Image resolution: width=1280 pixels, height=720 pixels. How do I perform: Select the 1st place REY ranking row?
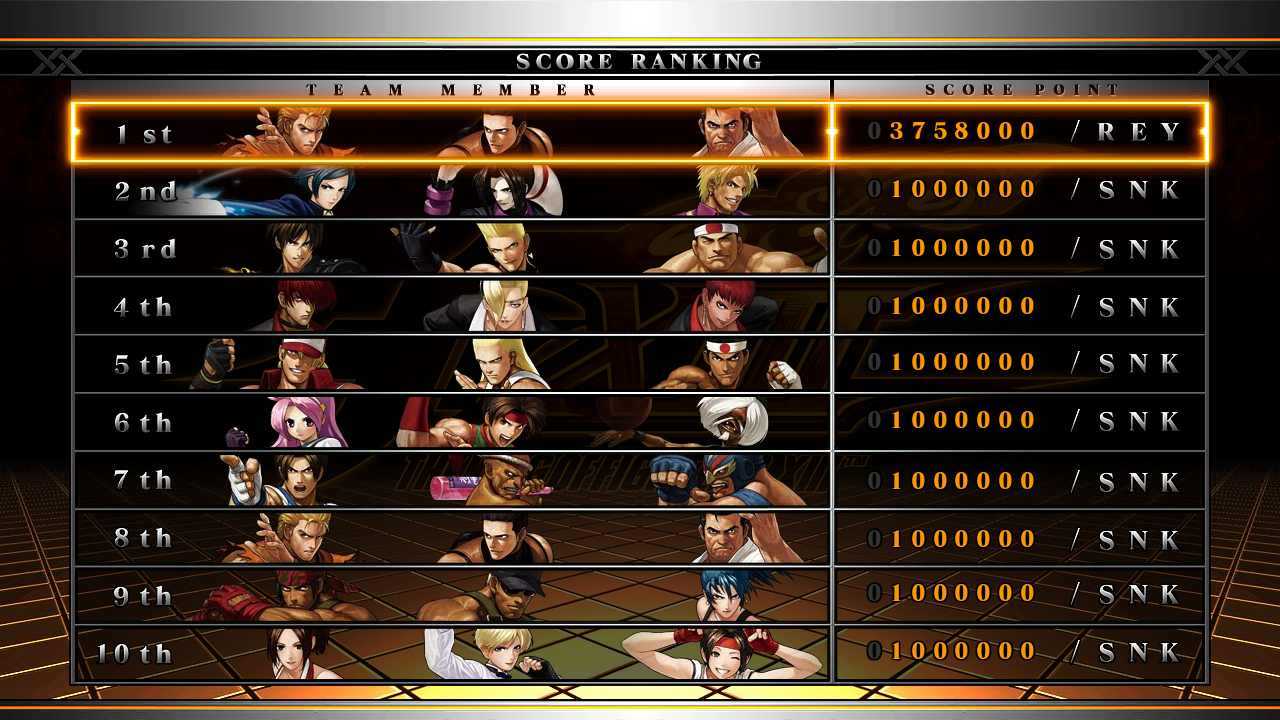tap(640, 132)
